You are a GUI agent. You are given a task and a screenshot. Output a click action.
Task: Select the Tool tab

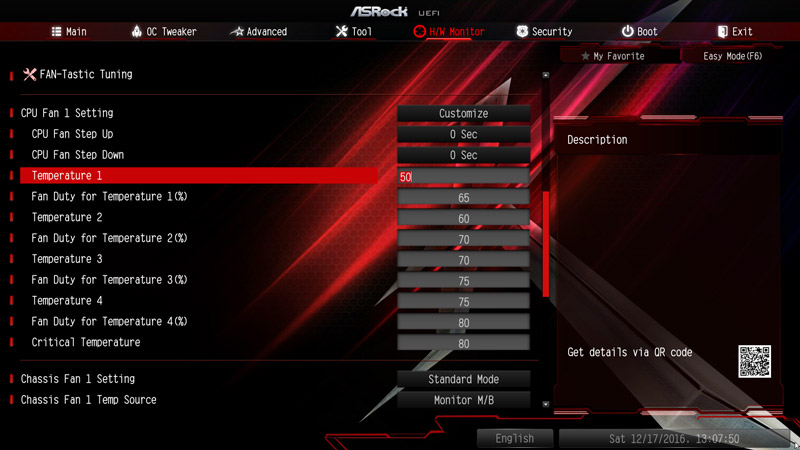tap(354, 32)
